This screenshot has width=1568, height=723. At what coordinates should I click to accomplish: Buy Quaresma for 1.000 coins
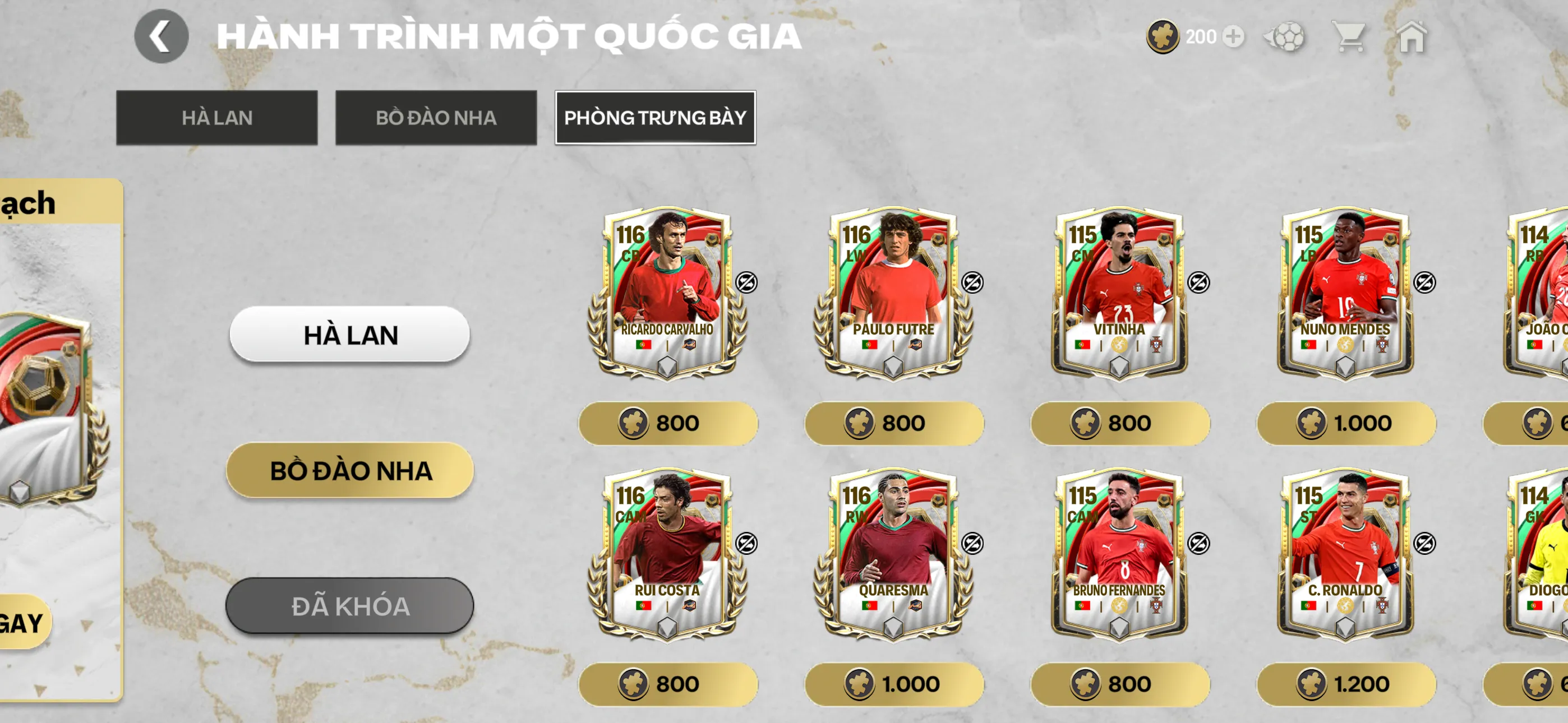893,684
